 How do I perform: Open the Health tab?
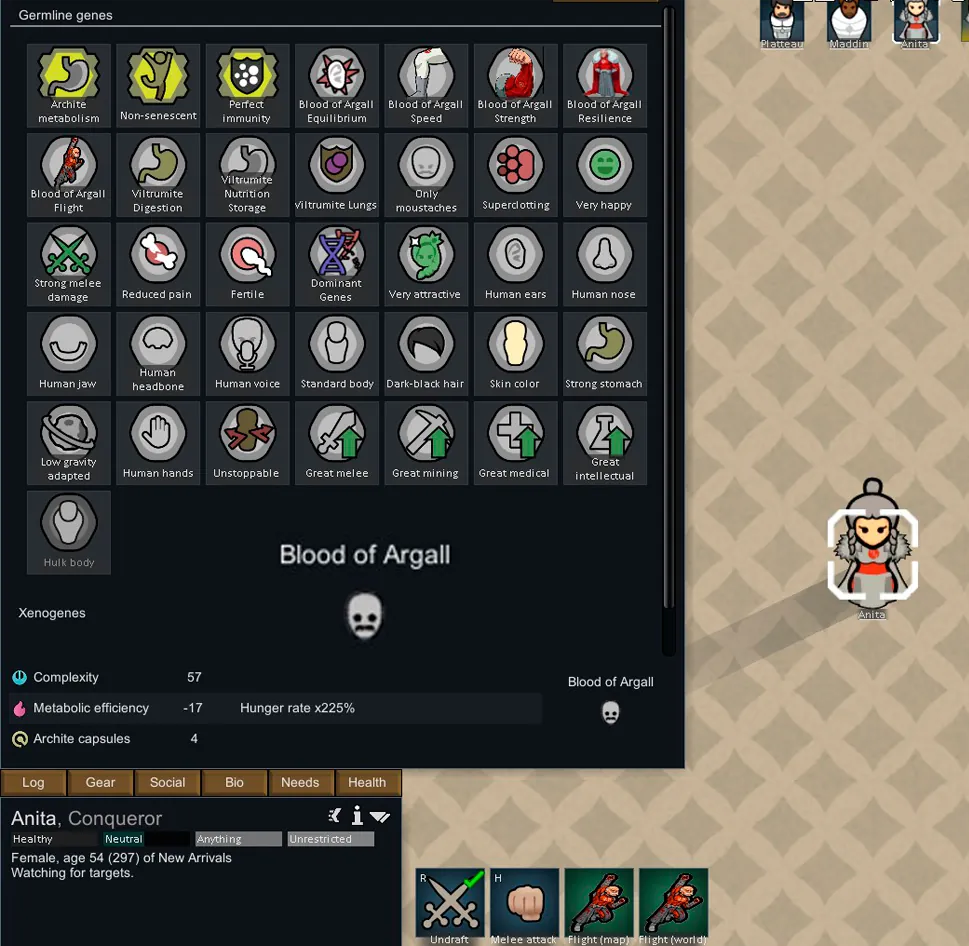367,782
